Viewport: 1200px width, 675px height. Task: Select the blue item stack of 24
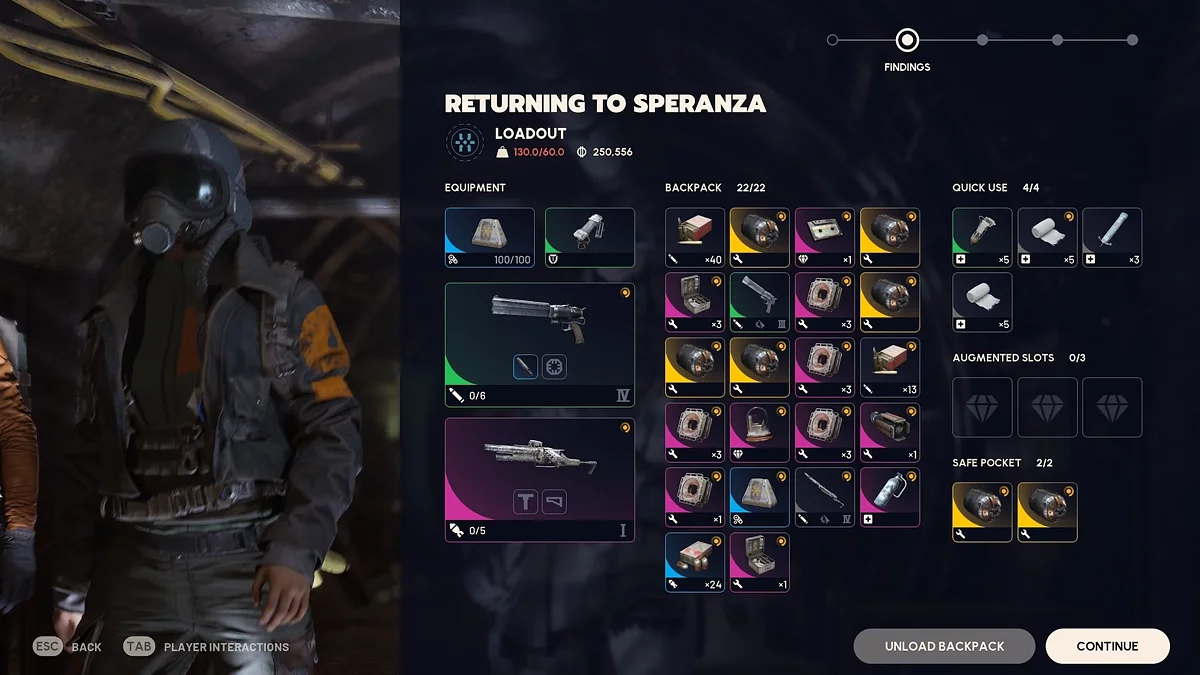click(695, 562)
